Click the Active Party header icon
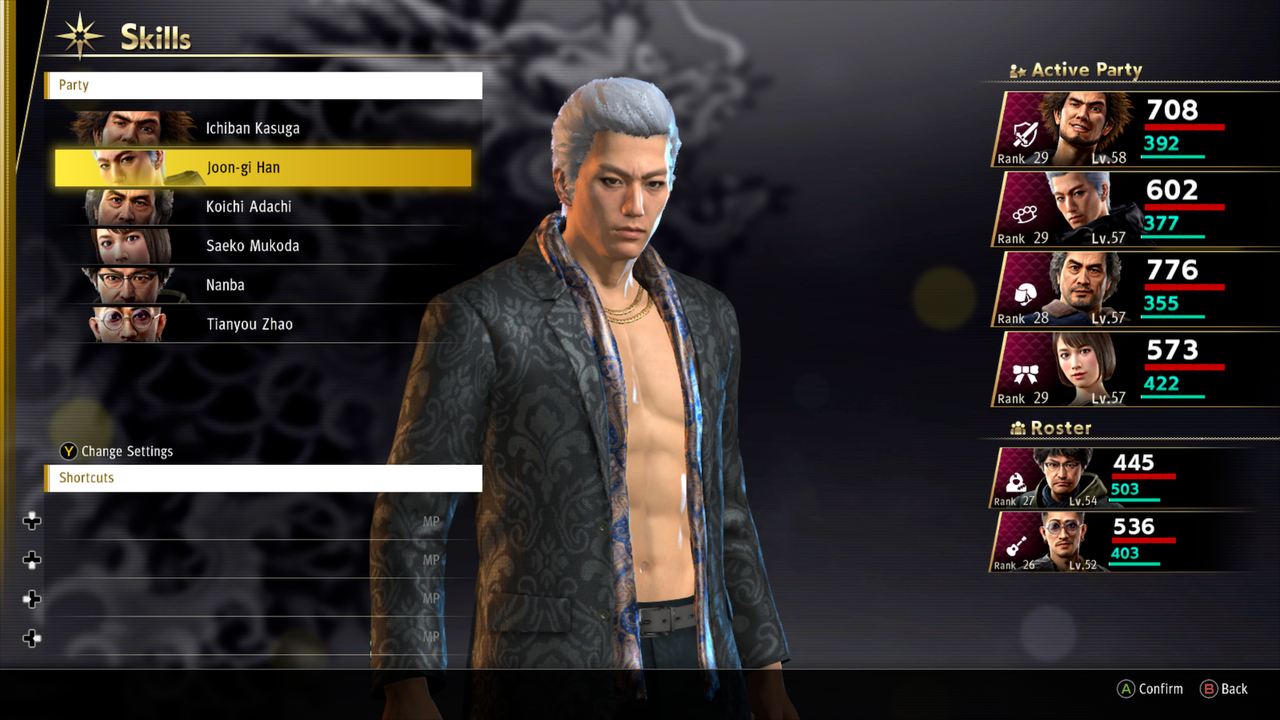Viewport: 1280px width, 720px height. [x=1018, y=69]
